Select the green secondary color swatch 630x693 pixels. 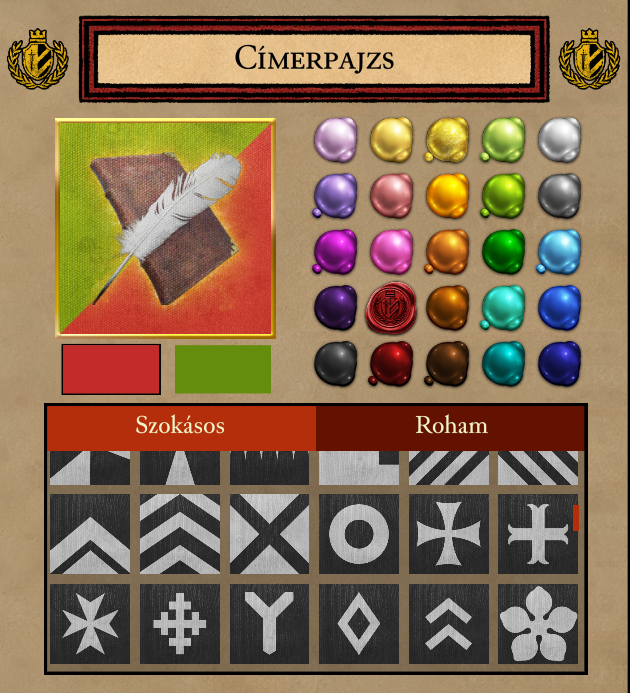click(x=223, y=369)
